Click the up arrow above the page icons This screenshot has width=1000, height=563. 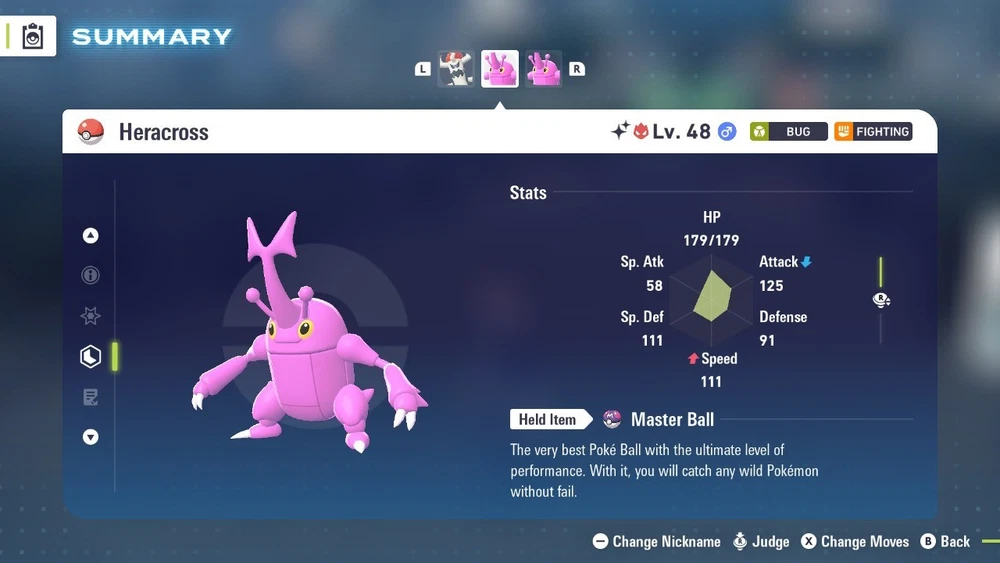pyautogui.click(x=91, y=236)
